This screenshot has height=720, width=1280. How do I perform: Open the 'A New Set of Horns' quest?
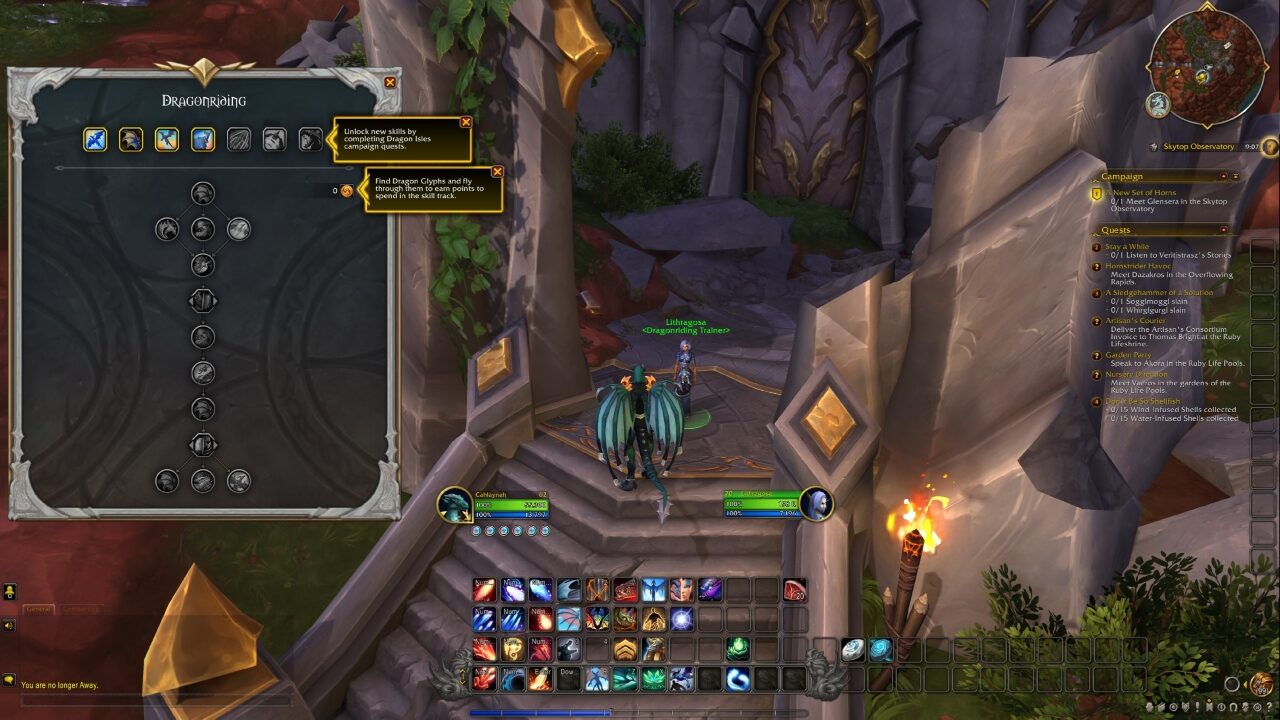pyautogui.click(x=1144, y=192)
